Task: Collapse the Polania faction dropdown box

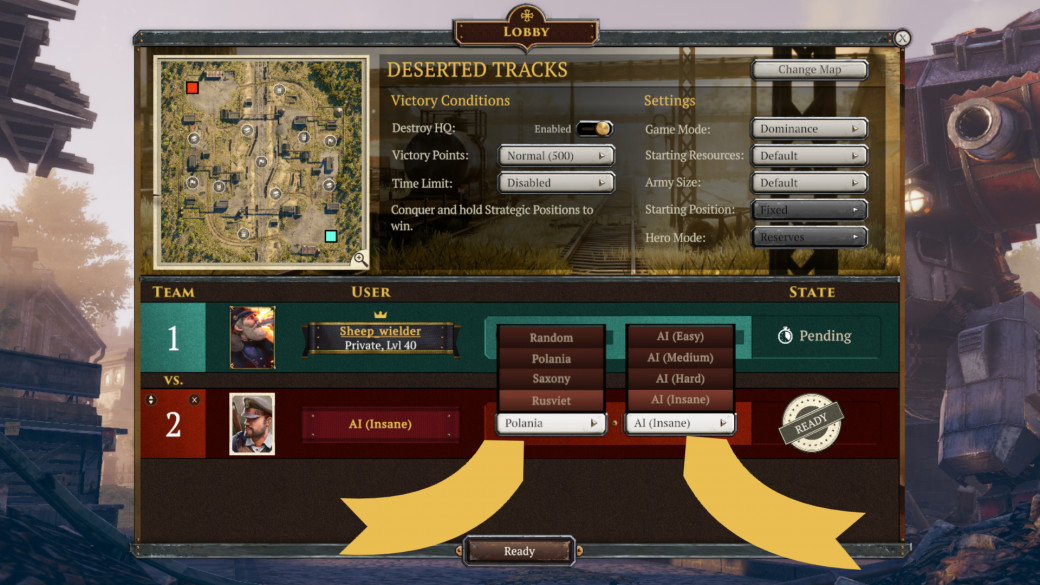Action: coord(551,423)
